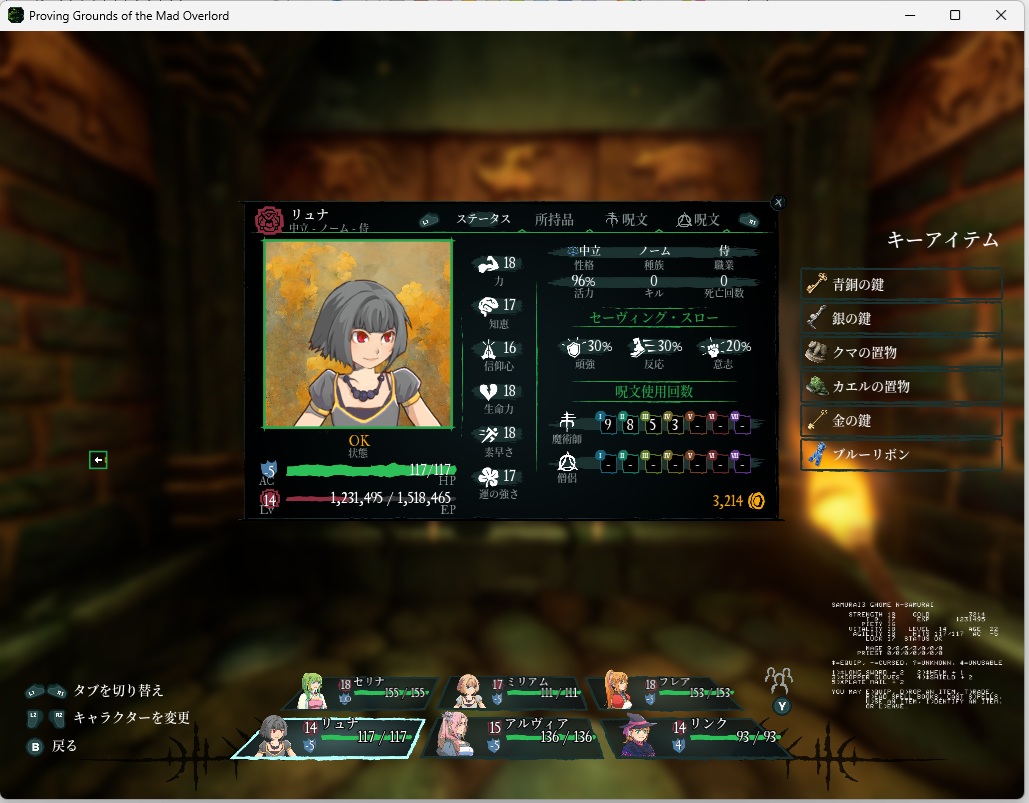Screen dimensions: 1029x803
Task: Select the 銀の鍵 key item
Action: [x=901, y=318]
